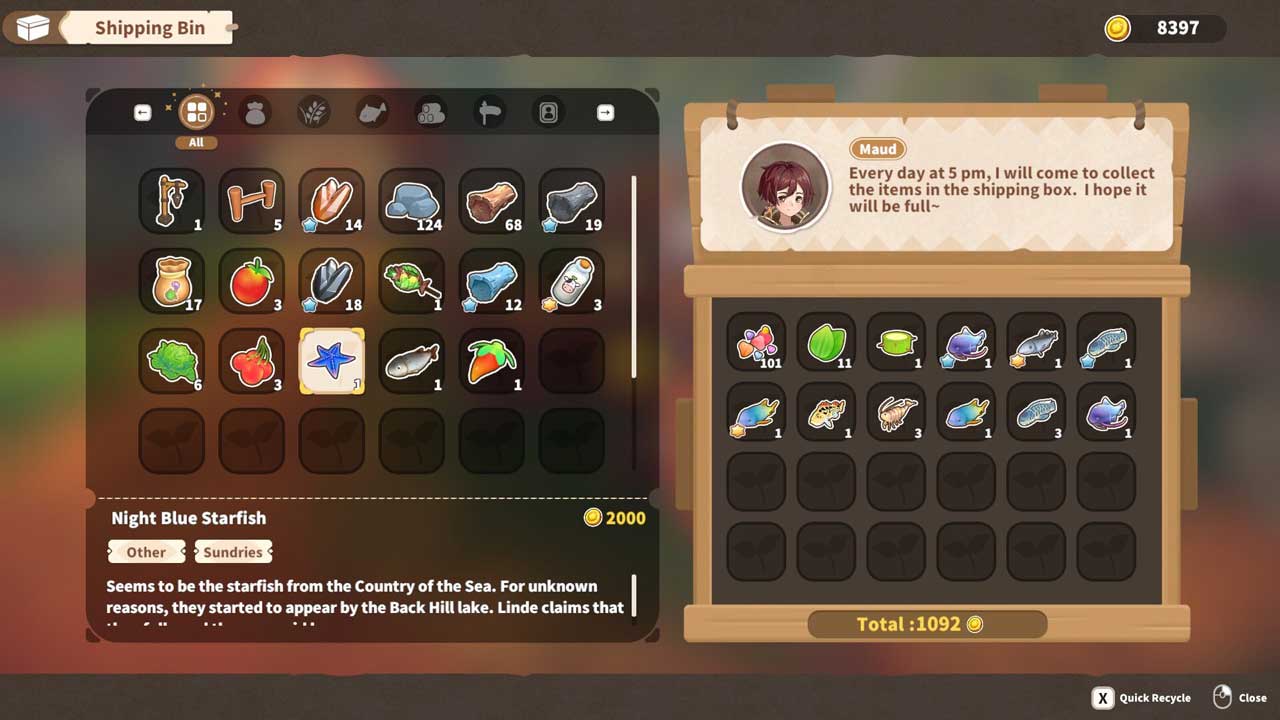Choose the green lettuce slot
The height and width of the screenshot is (720, 1280).
click(x=172, y=361)
